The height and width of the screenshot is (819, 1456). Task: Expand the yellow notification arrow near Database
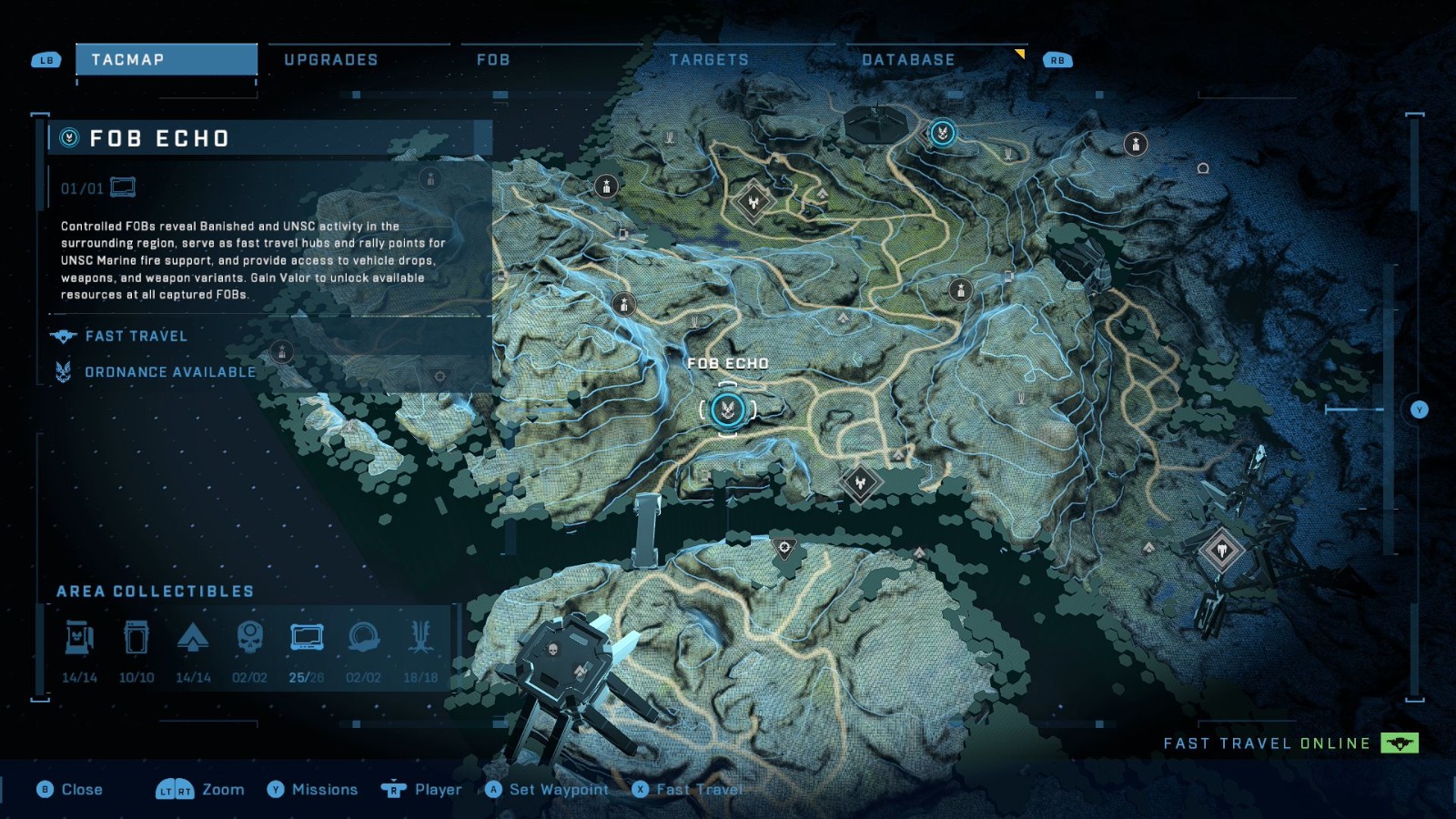point(1021,53)
